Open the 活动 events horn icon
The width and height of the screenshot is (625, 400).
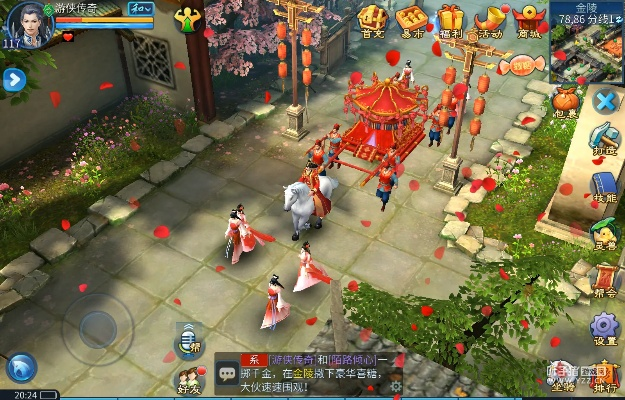pyautogui.click(x=490, y=19)
